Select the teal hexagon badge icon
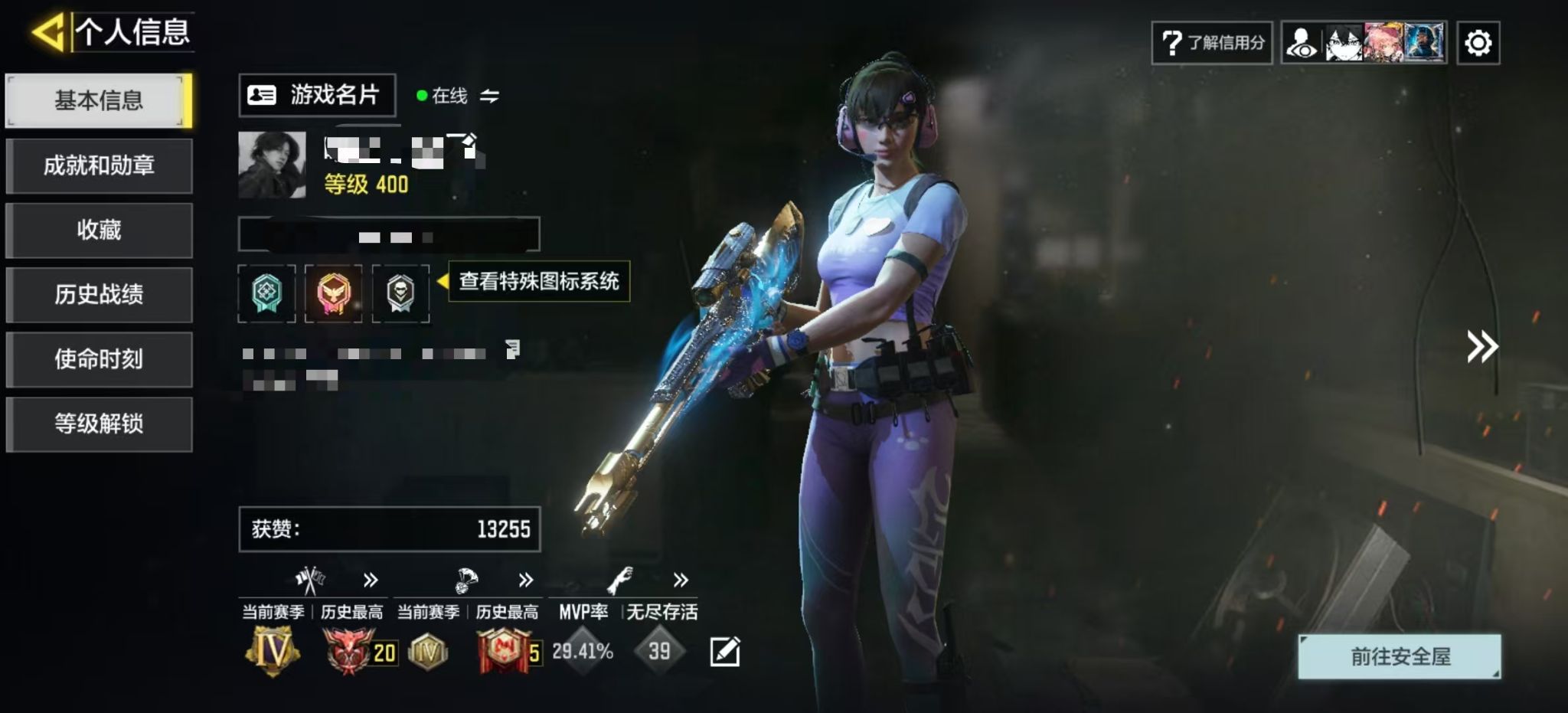 [266, 293]
